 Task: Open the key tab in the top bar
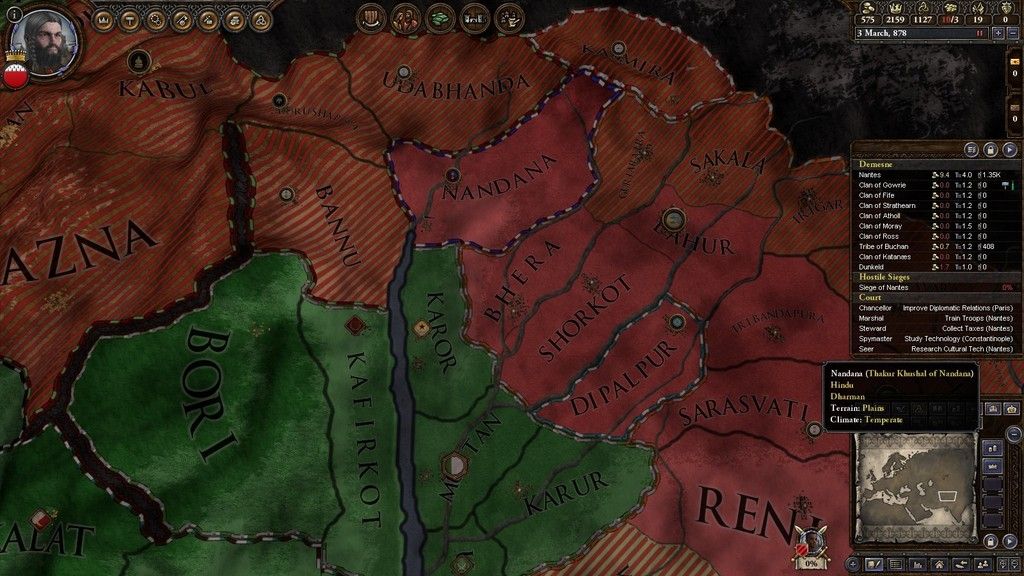point(183,20)
